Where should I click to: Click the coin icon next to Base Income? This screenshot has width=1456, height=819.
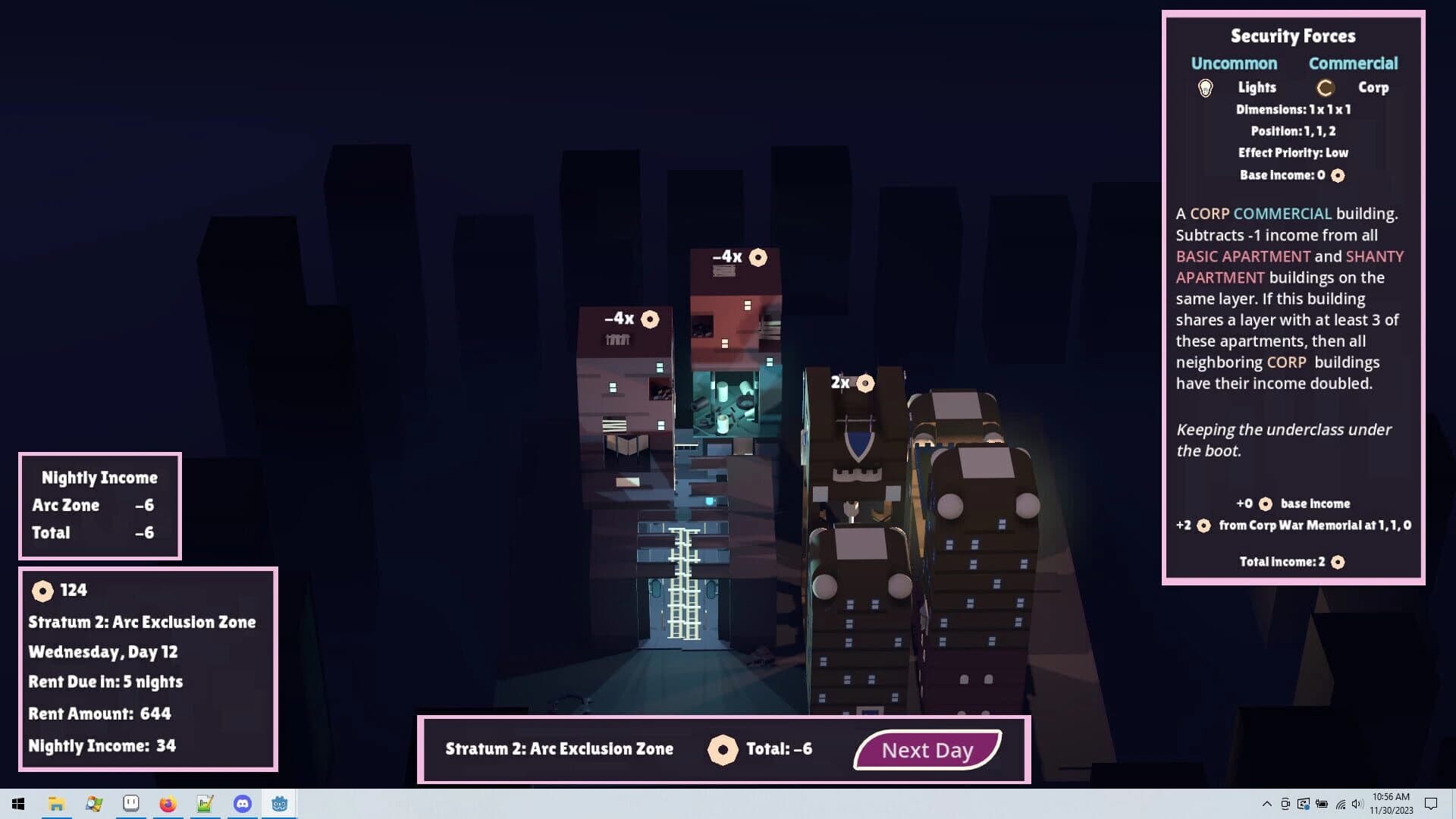click(1337, 175)
